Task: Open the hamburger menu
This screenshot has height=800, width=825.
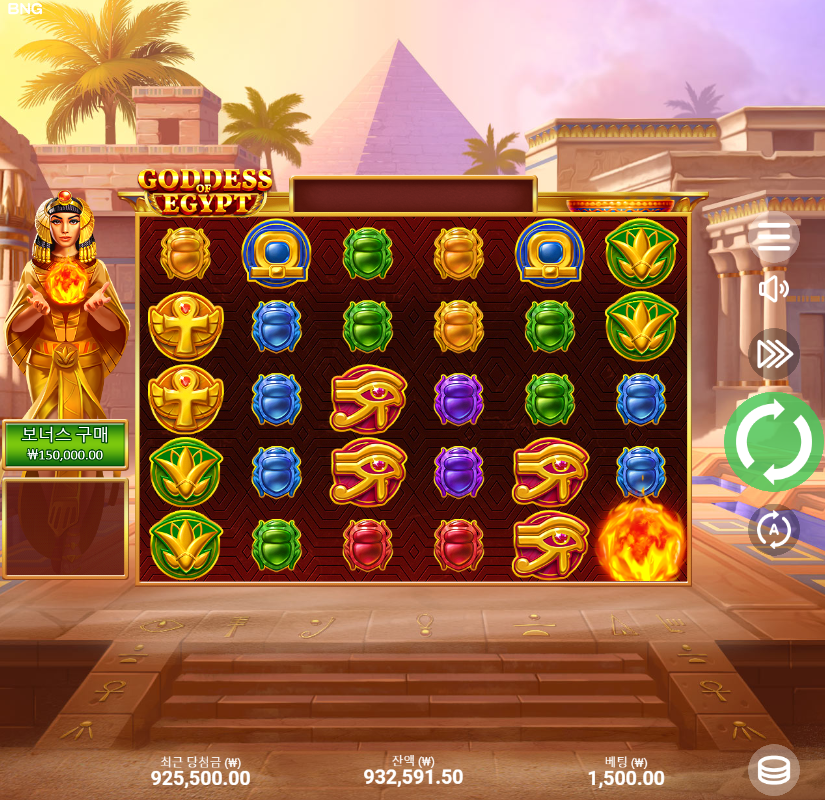Action: pyautogui.click(x=774, y=237)
